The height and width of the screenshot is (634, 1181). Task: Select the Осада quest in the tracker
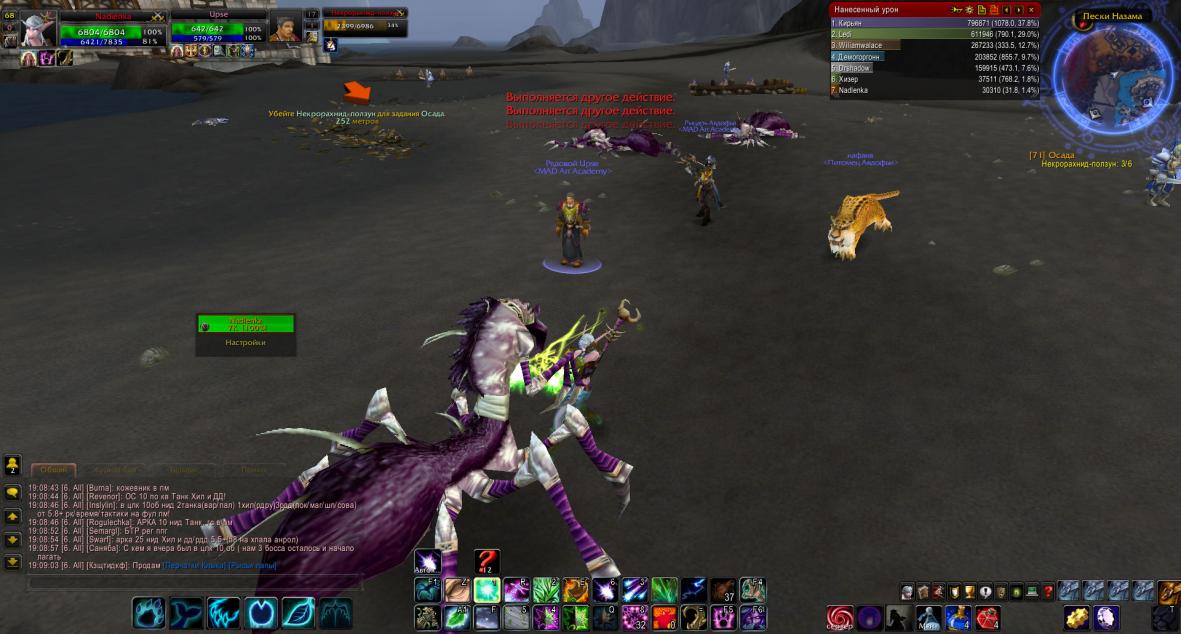1059,155
